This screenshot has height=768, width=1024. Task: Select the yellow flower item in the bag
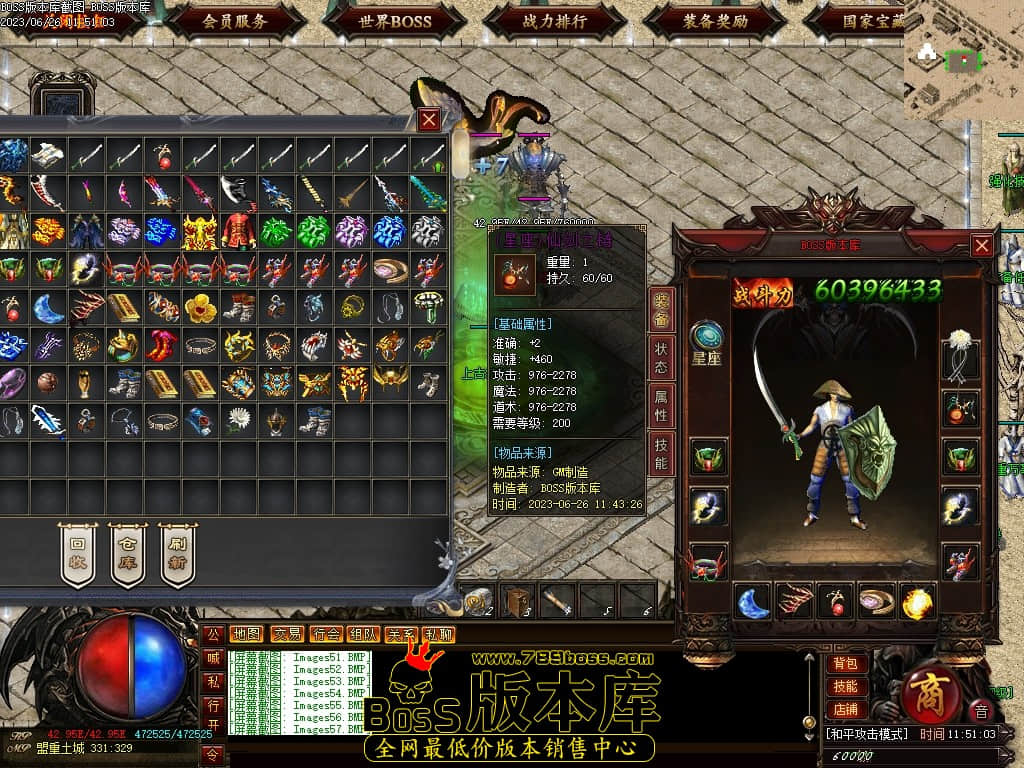coord(200,307)
